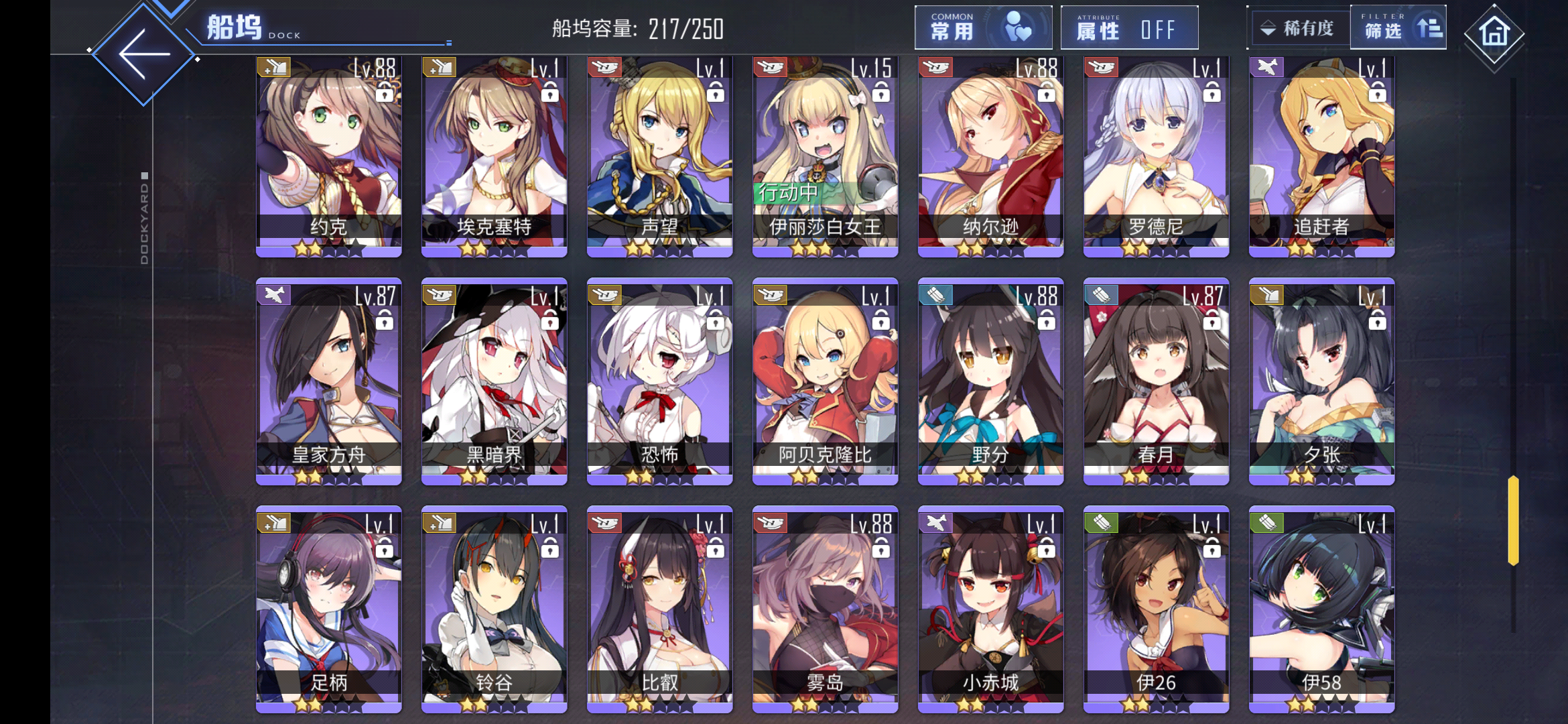The width and height of the screenshot is (1568, 724).
Task: Select the 埃克塞特 ship card
Action: tap(495, 158)
